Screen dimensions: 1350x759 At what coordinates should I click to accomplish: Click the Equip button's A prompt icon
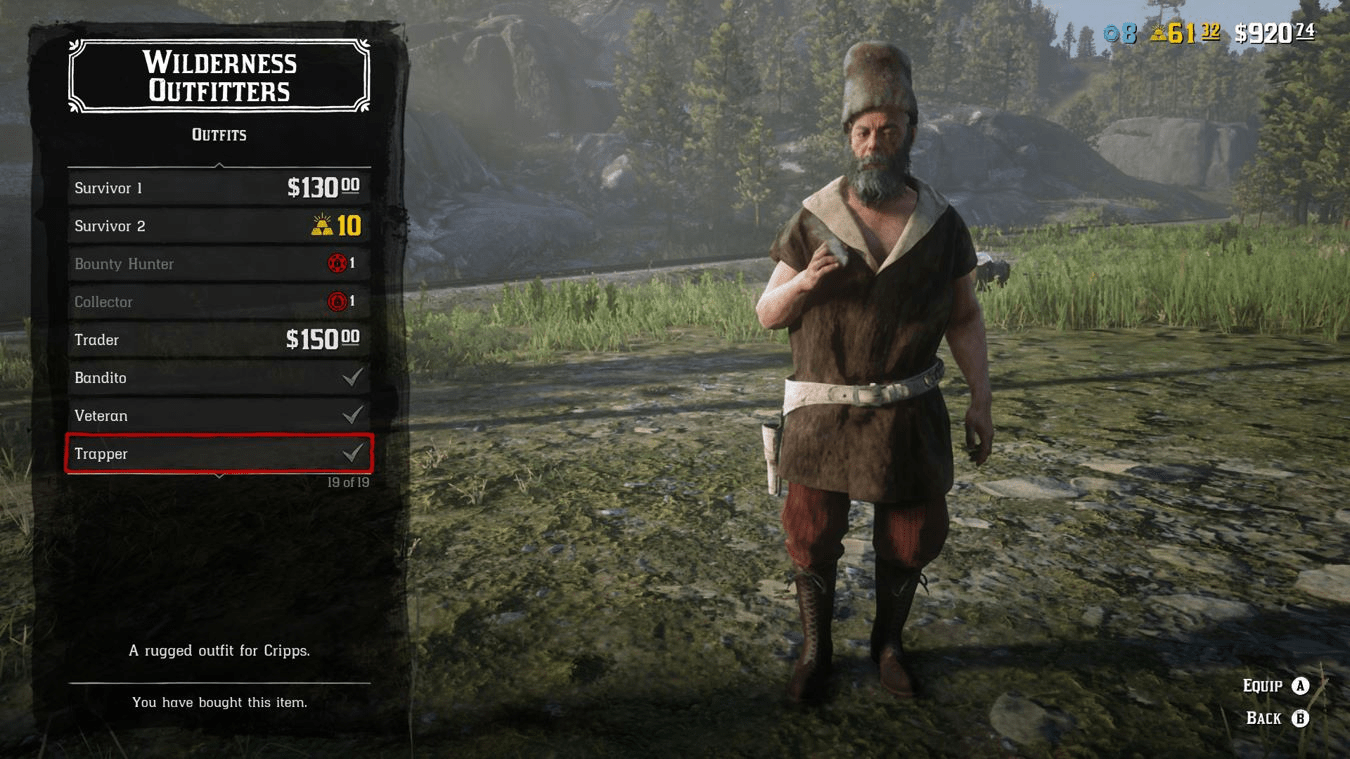coord(1300,685)
